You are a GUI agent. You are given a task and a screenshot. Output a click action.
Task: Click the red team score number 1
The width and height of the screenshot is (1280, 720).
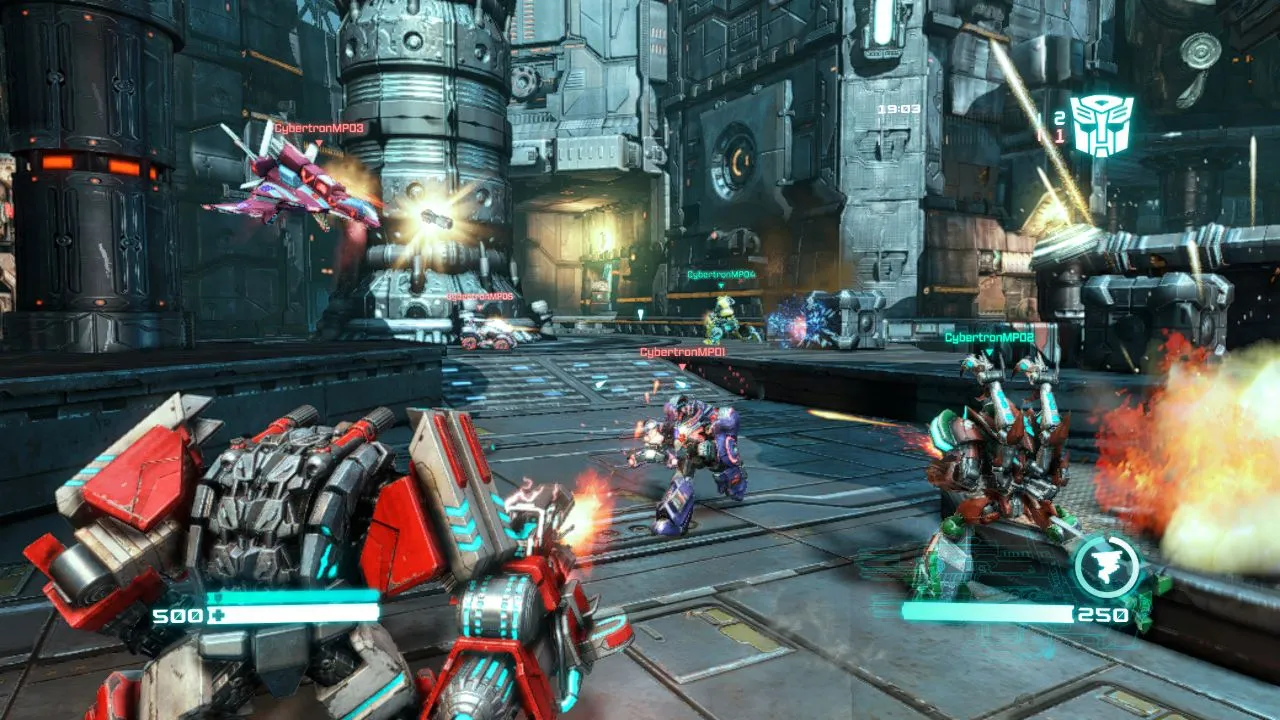(x=1060, y=138)
